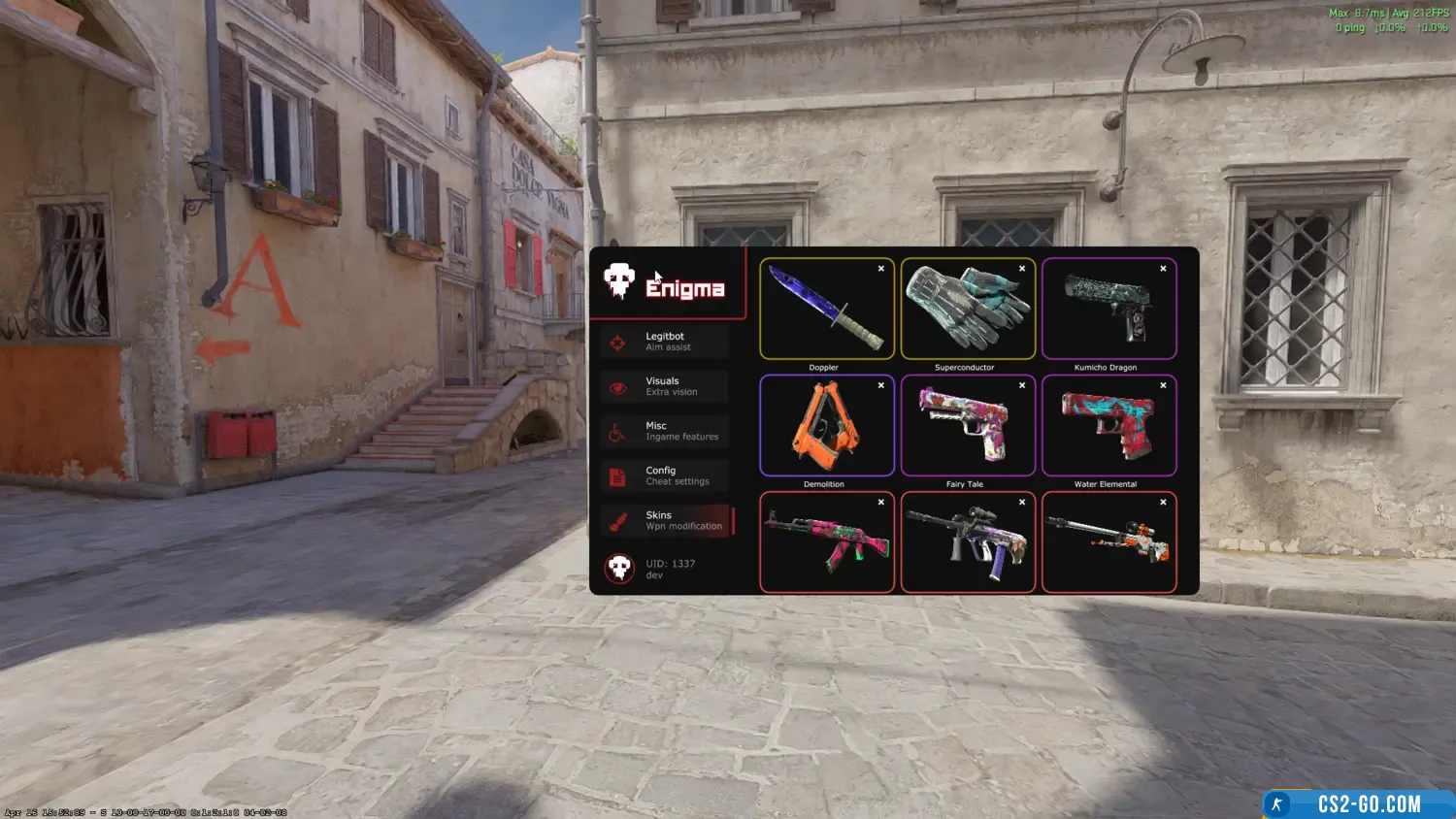Pick the Kumicho Dragon pistol card
Screen dimensions: 1456x819
click(1109, 309)
